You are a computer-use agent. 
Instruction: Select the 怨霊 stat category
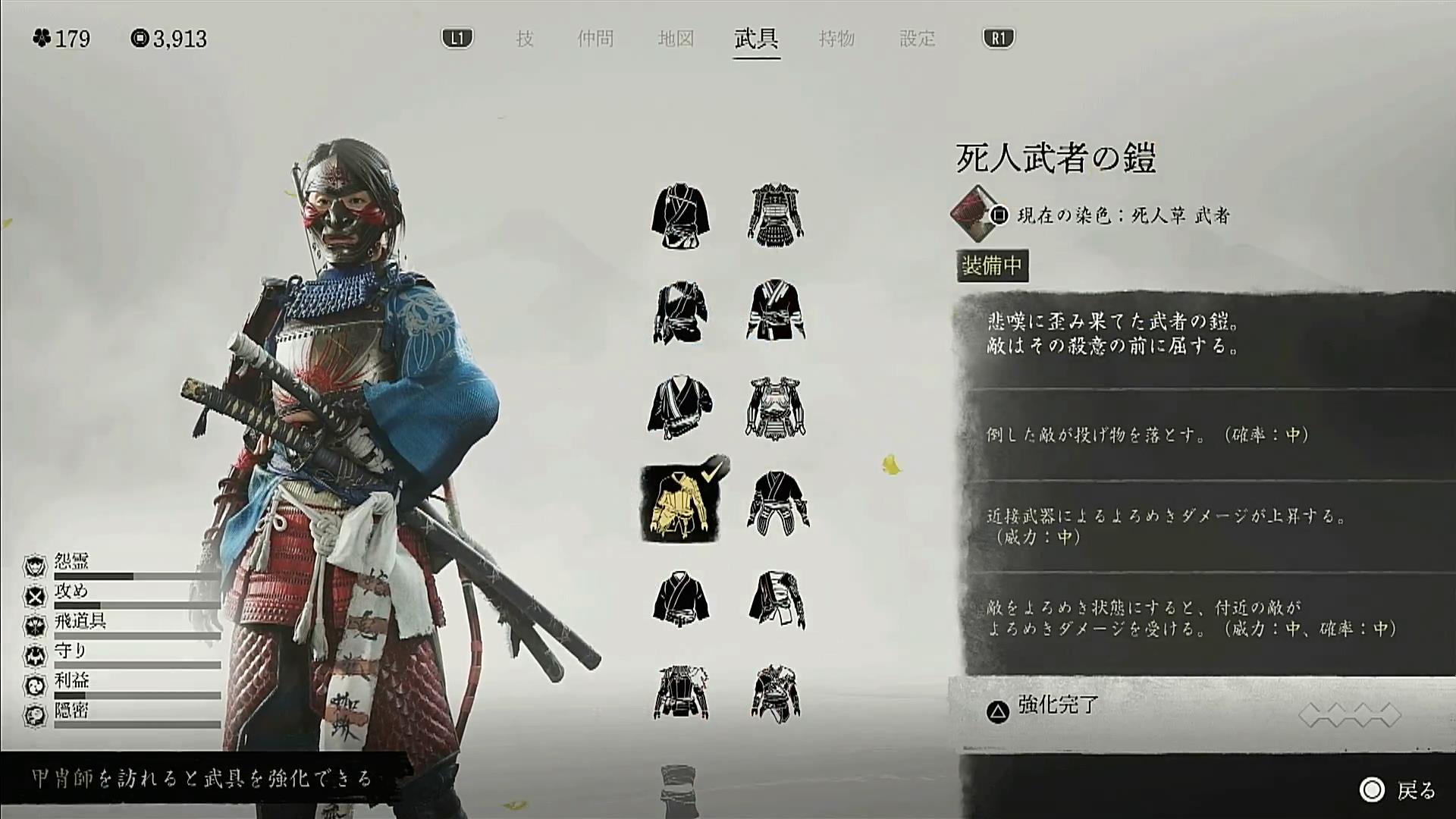point(71,561)
